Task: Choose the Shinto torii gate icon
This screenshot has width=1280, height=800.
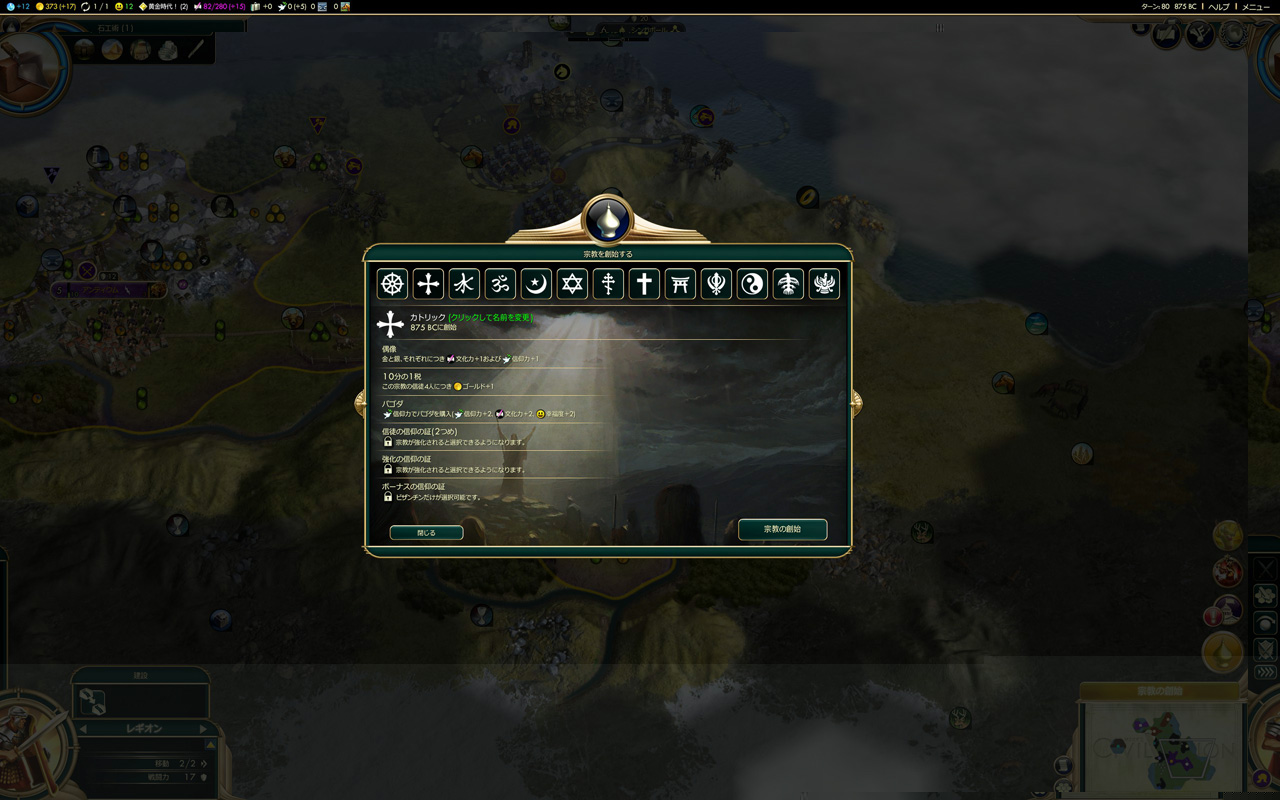Action: (x=680, y=284)
